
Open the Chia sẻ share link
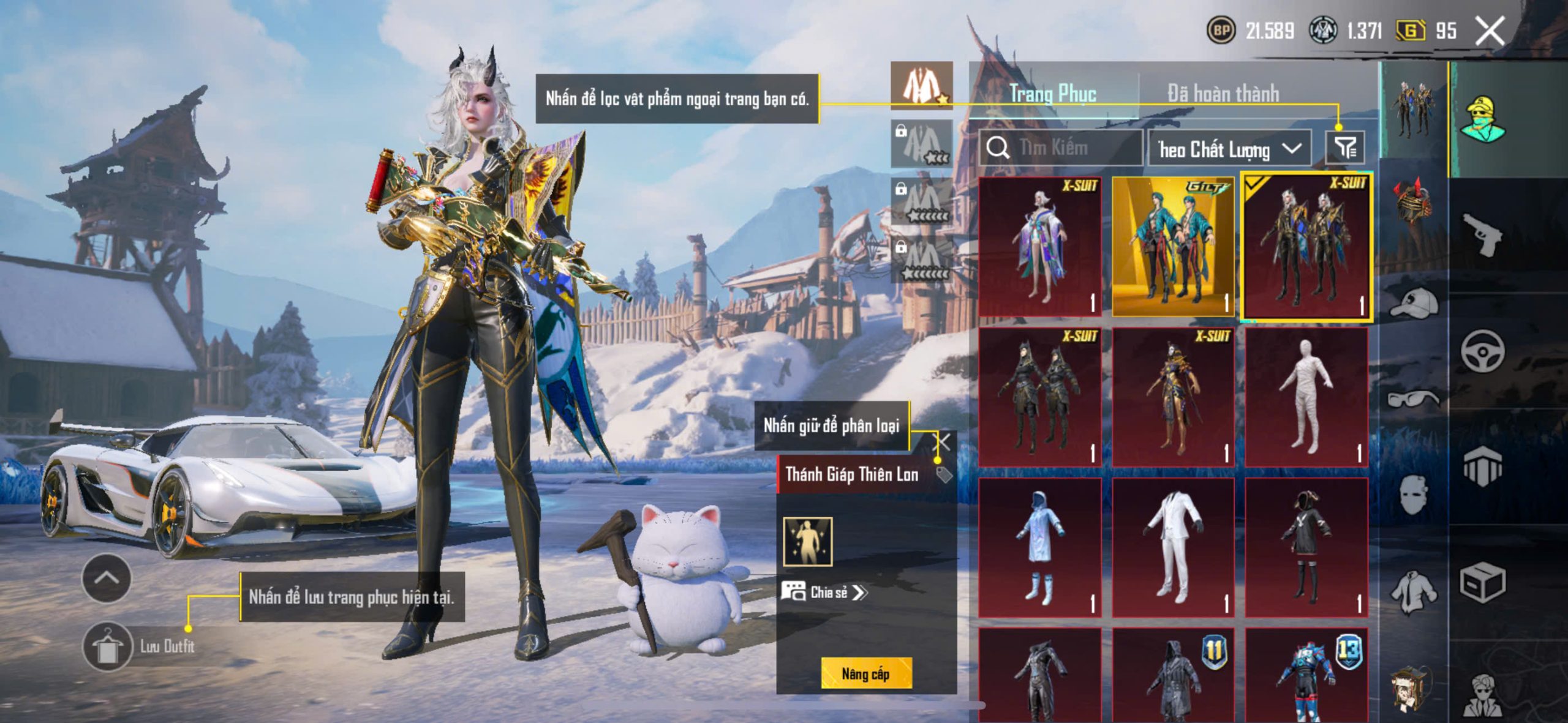tap(824, 592)
